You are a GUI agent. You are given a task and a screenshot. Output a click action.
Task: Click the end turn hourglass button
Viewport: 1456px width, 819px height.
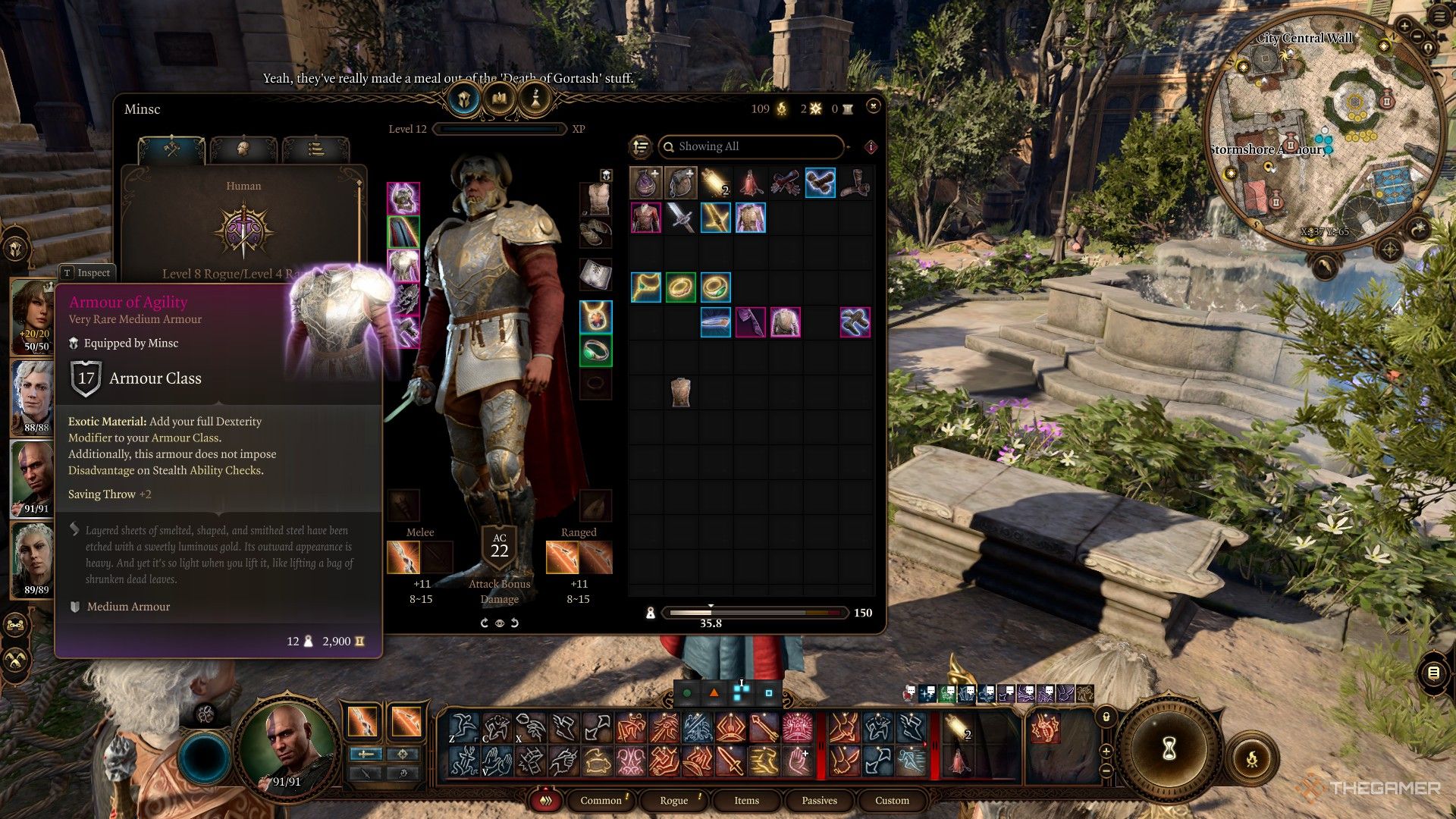click(1169, 748)
